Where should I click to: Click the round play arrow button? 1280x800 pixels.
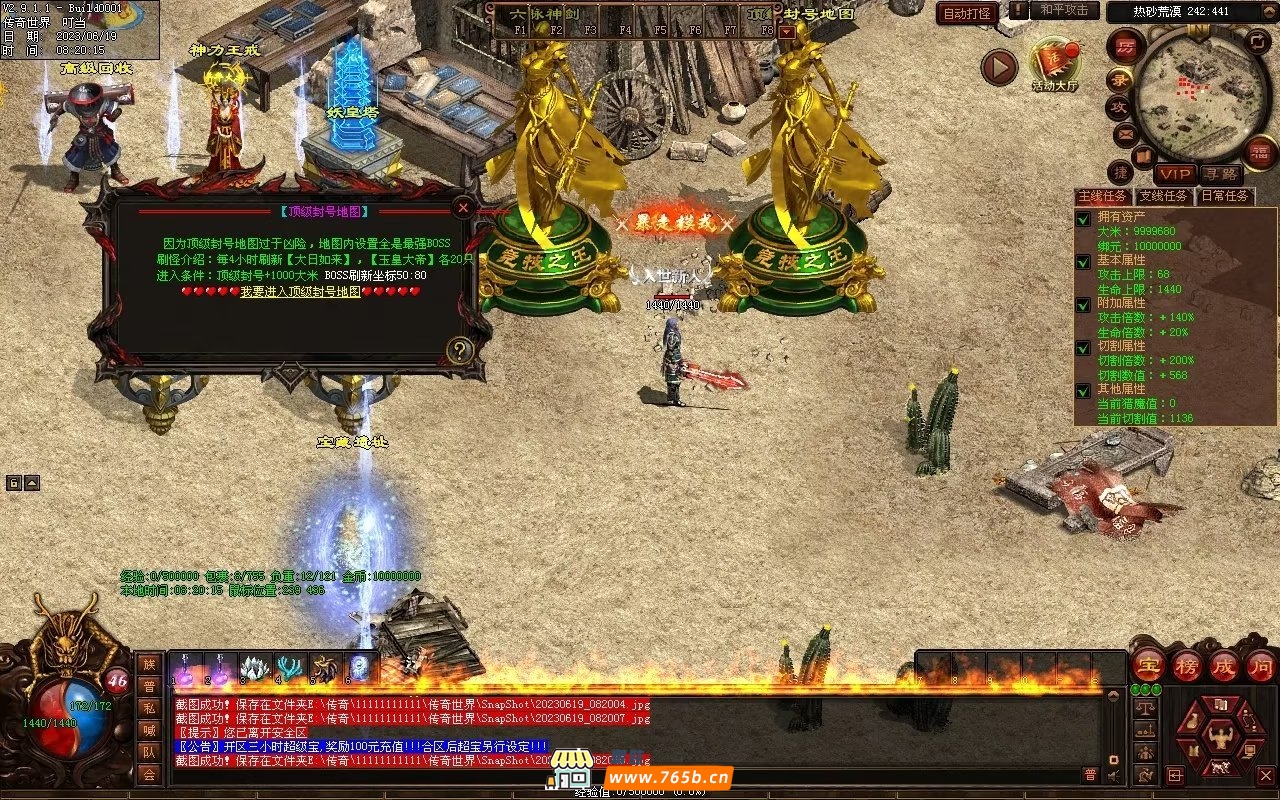tap(998, 67)
